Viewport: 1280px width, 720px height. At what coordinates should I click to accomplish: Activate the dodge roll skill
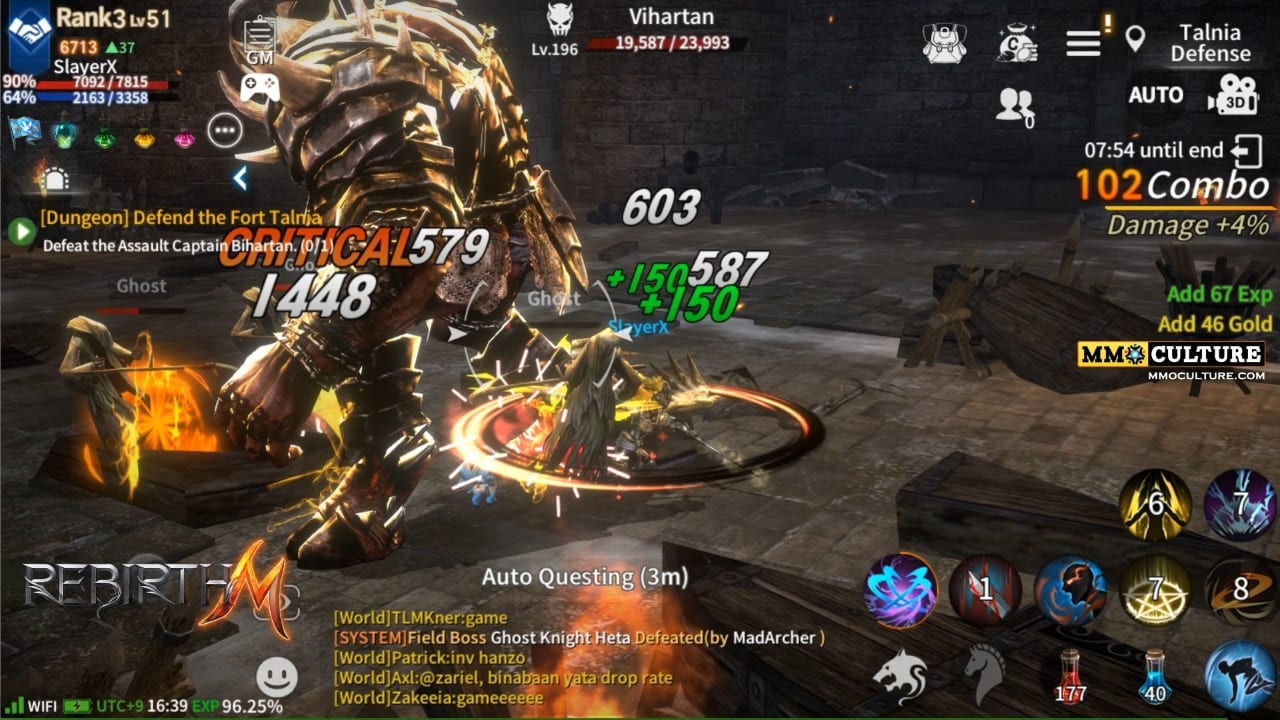[x=1238, y=675]
